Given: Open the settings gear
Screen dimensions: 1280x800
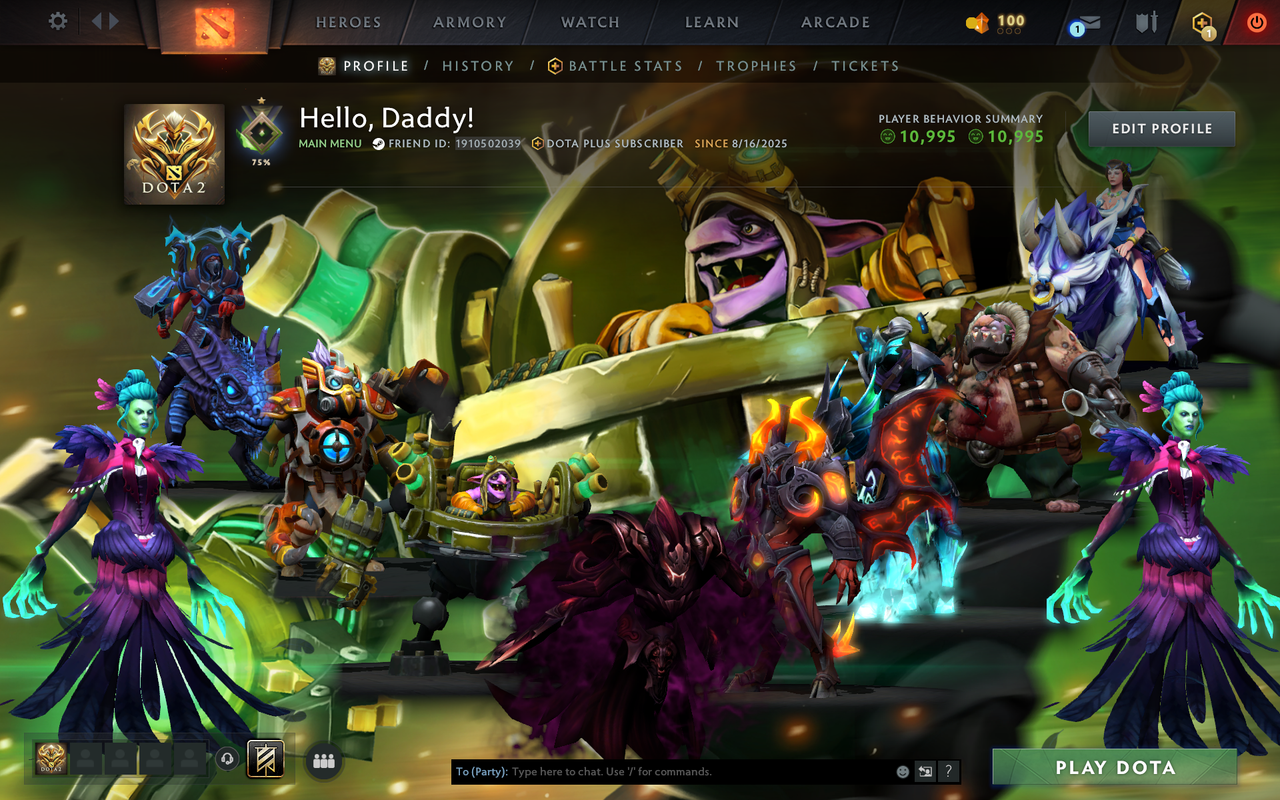Looking at the screenshot, I should click(x=57, y=21).
